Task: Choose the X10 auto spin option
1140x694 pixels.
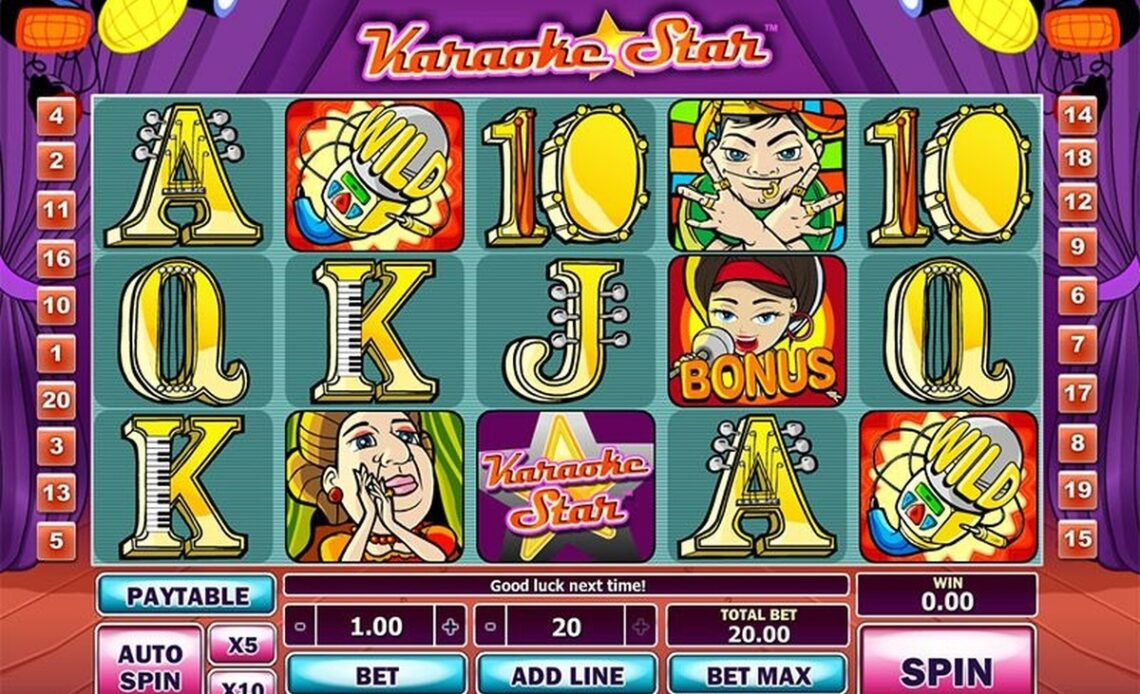Action: coord(241,685)
